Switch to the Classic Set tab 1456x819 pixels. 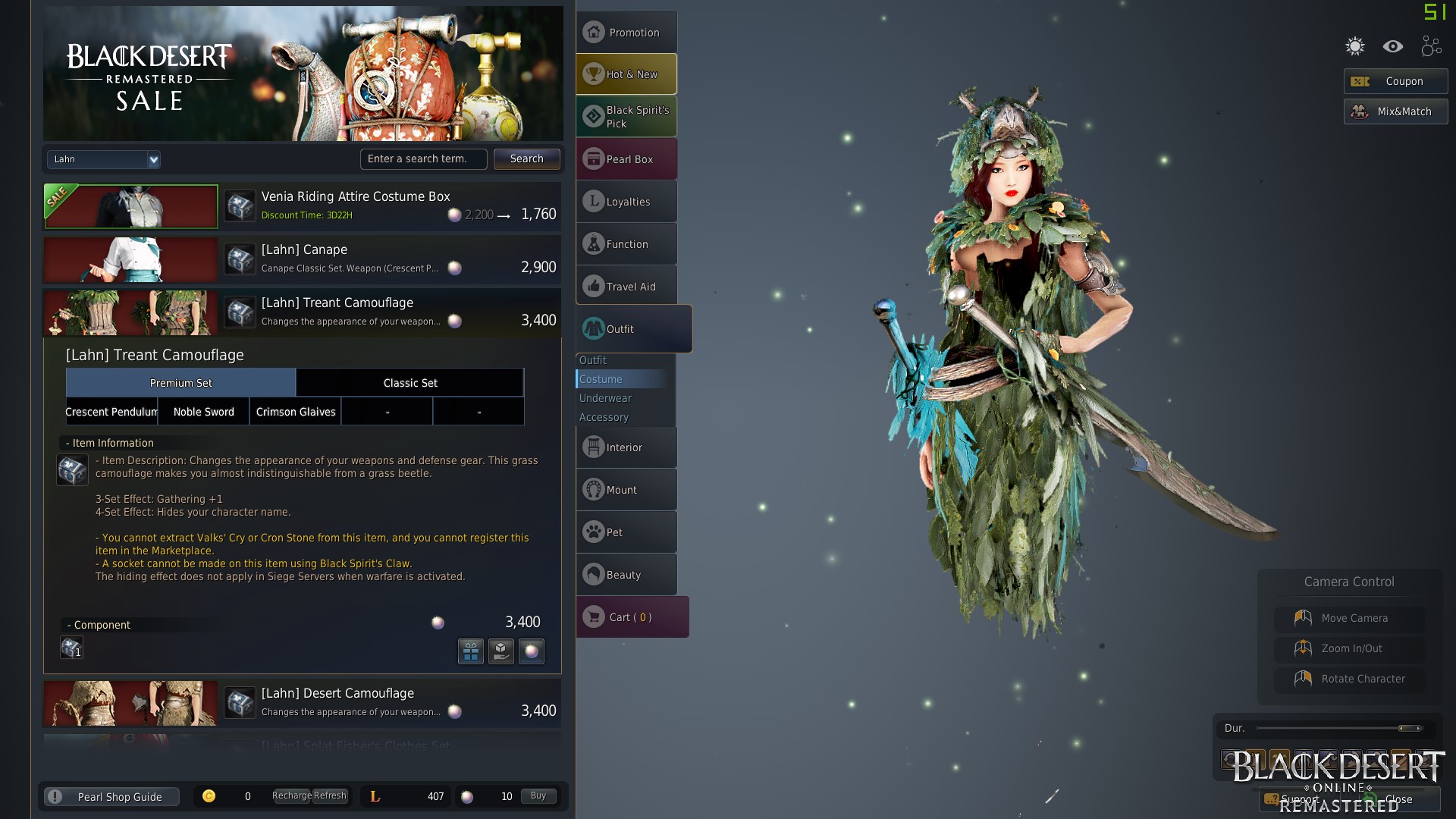(409, 383)
